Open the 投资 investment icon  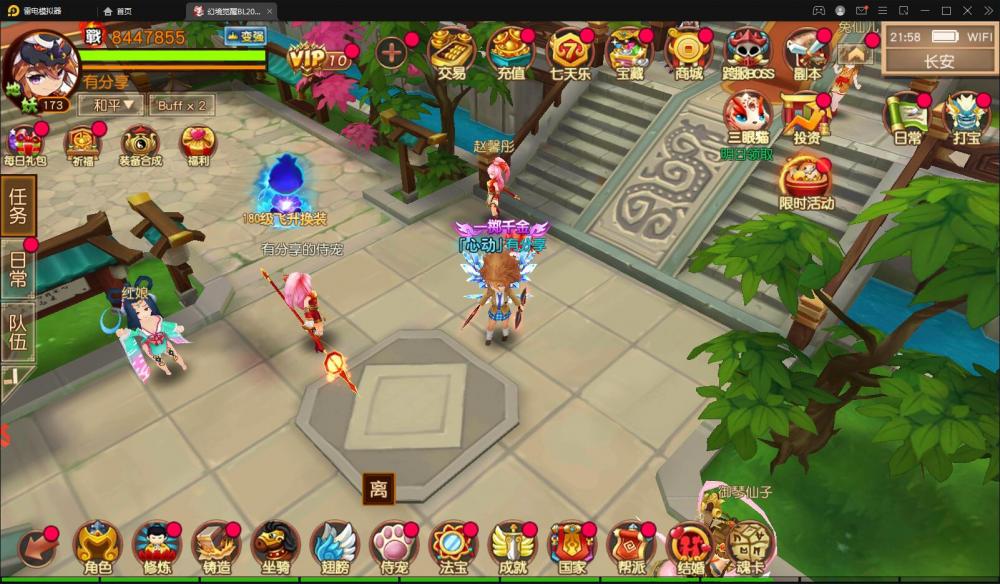tap(806, 118)
